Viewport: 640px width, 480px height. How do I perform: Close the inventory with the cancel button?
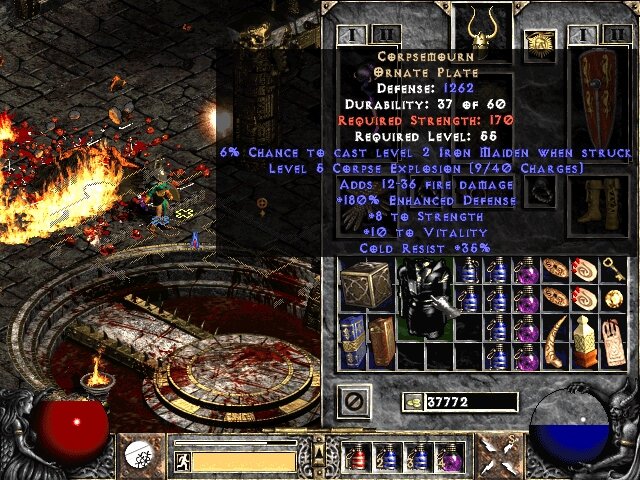(x=355, y=402)
